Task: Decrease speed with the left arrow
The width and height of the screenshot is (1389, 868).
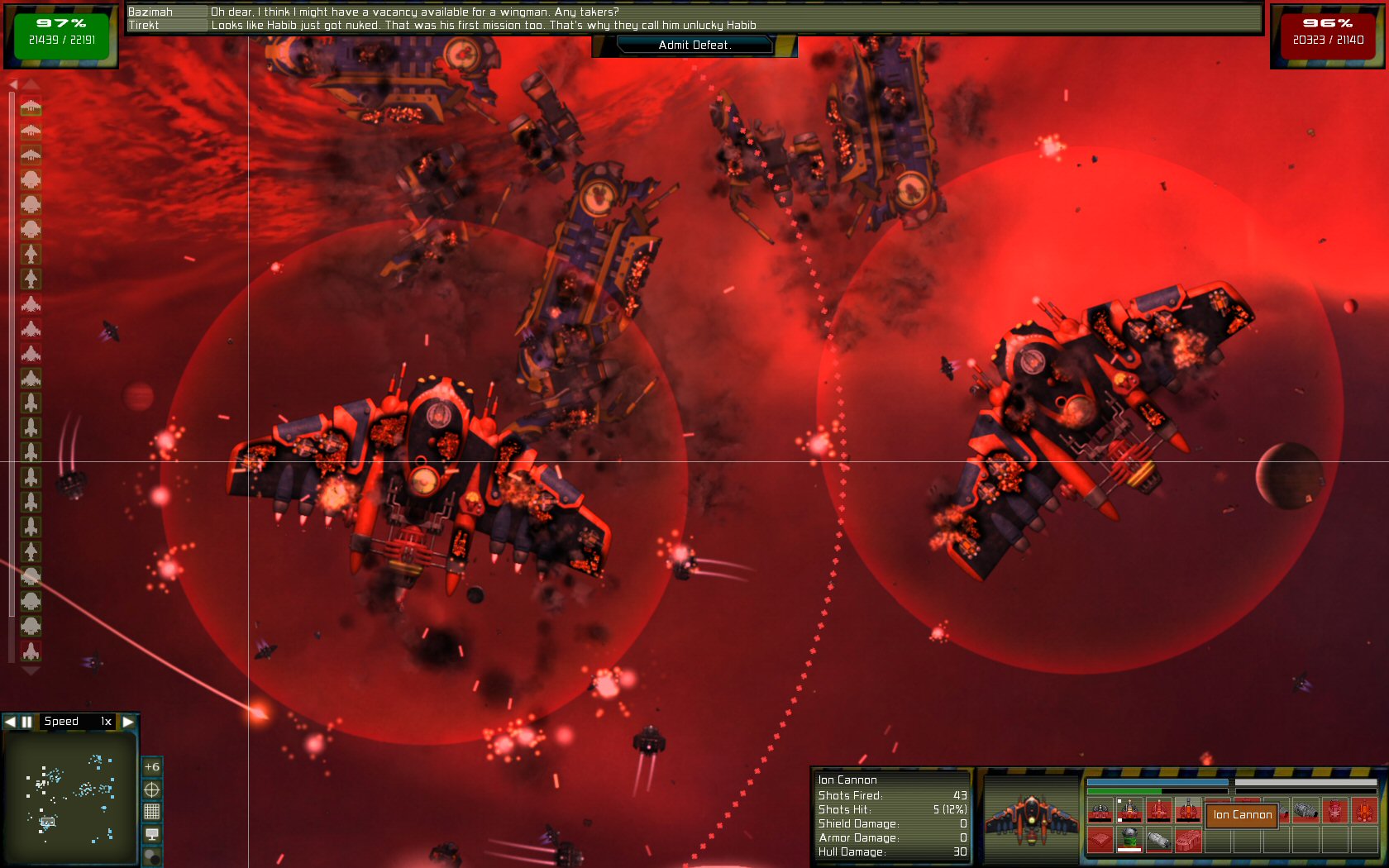Action: point(10,722)
